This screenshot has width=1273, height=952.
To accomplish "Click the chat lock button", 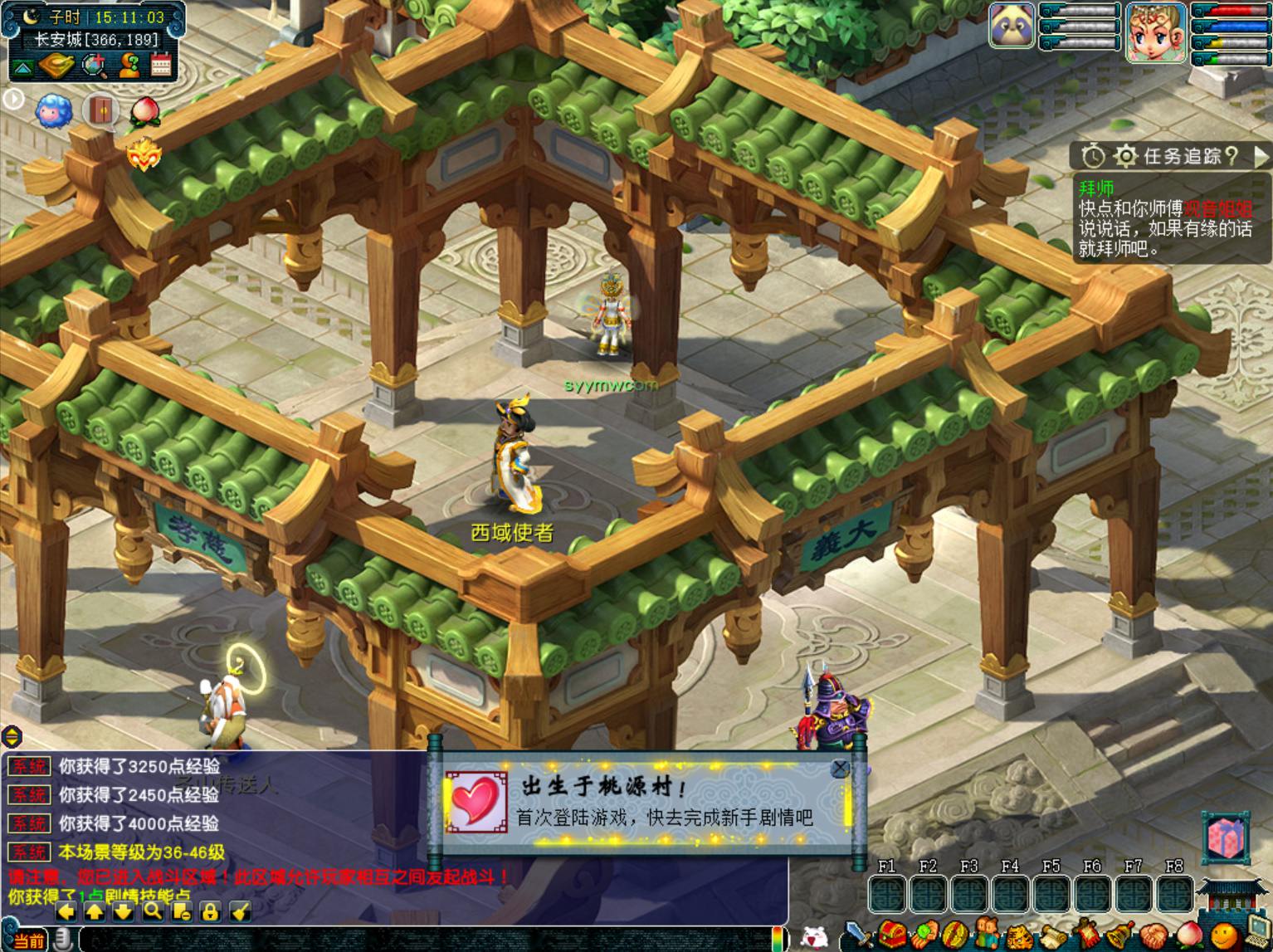I will click(210, 911).
